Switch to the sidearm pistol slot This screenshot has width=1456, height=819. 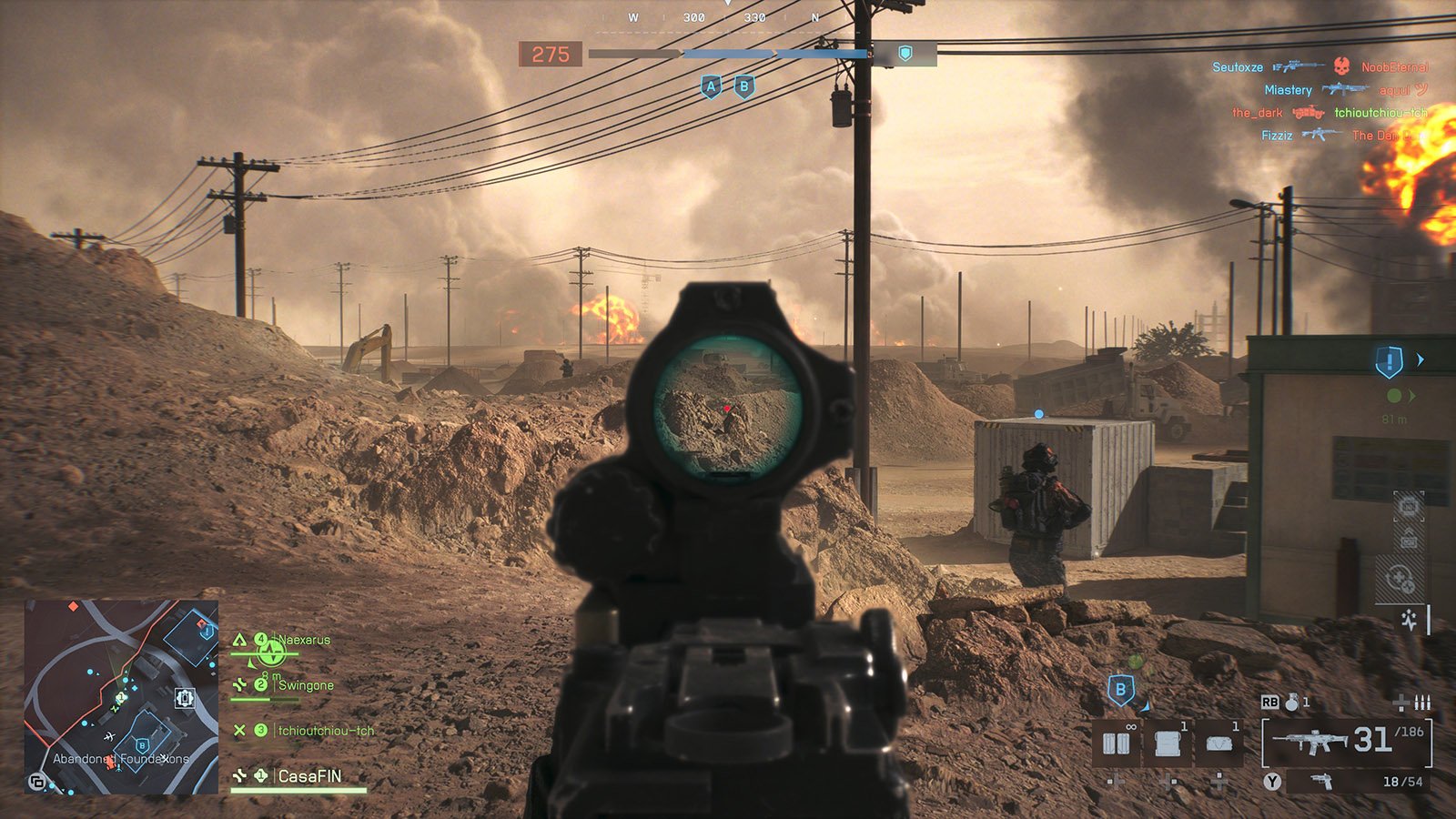[x=1321, y=782]
